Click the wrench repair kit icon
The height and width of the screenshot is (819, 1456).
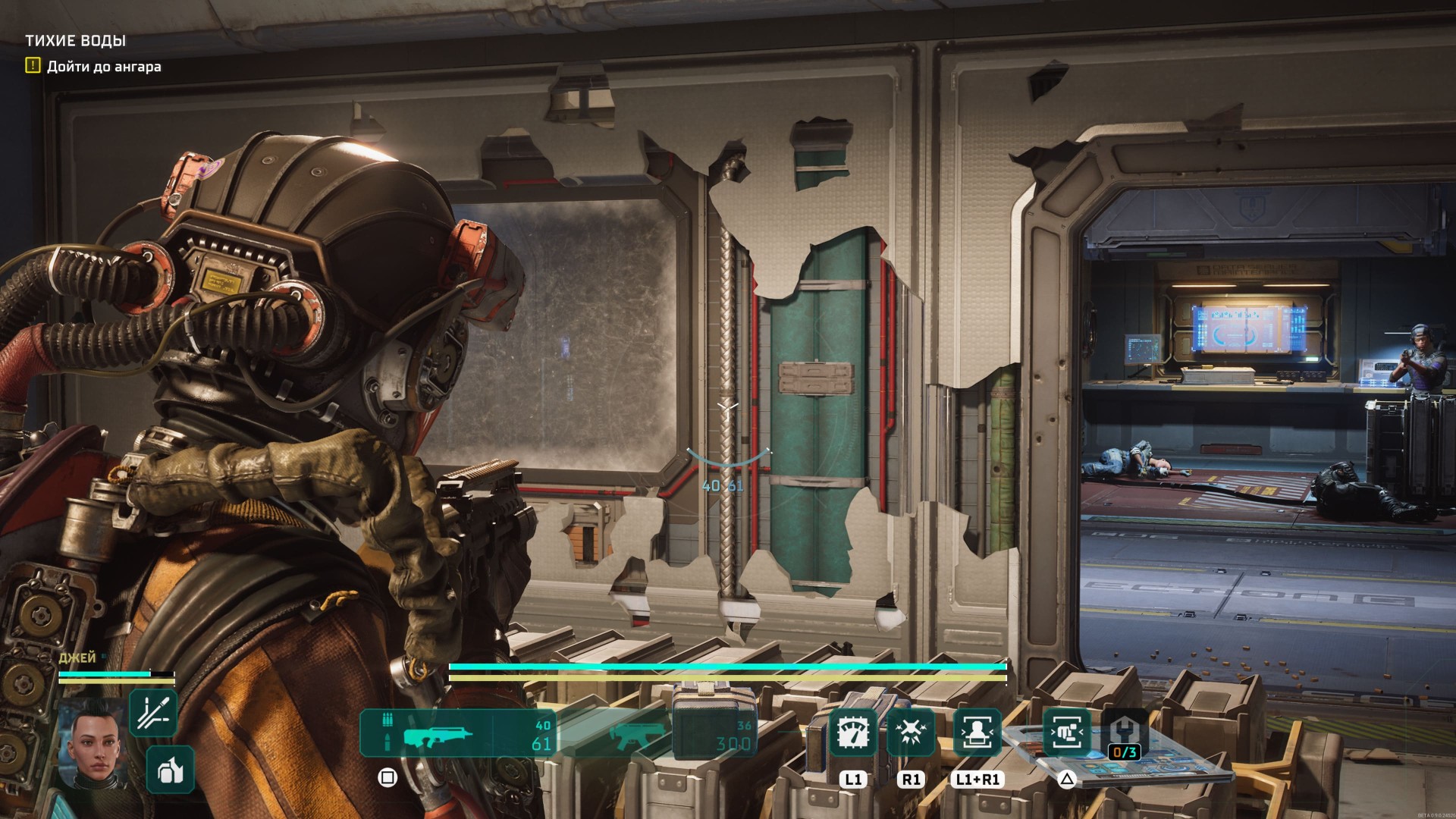coord(1124,733)
